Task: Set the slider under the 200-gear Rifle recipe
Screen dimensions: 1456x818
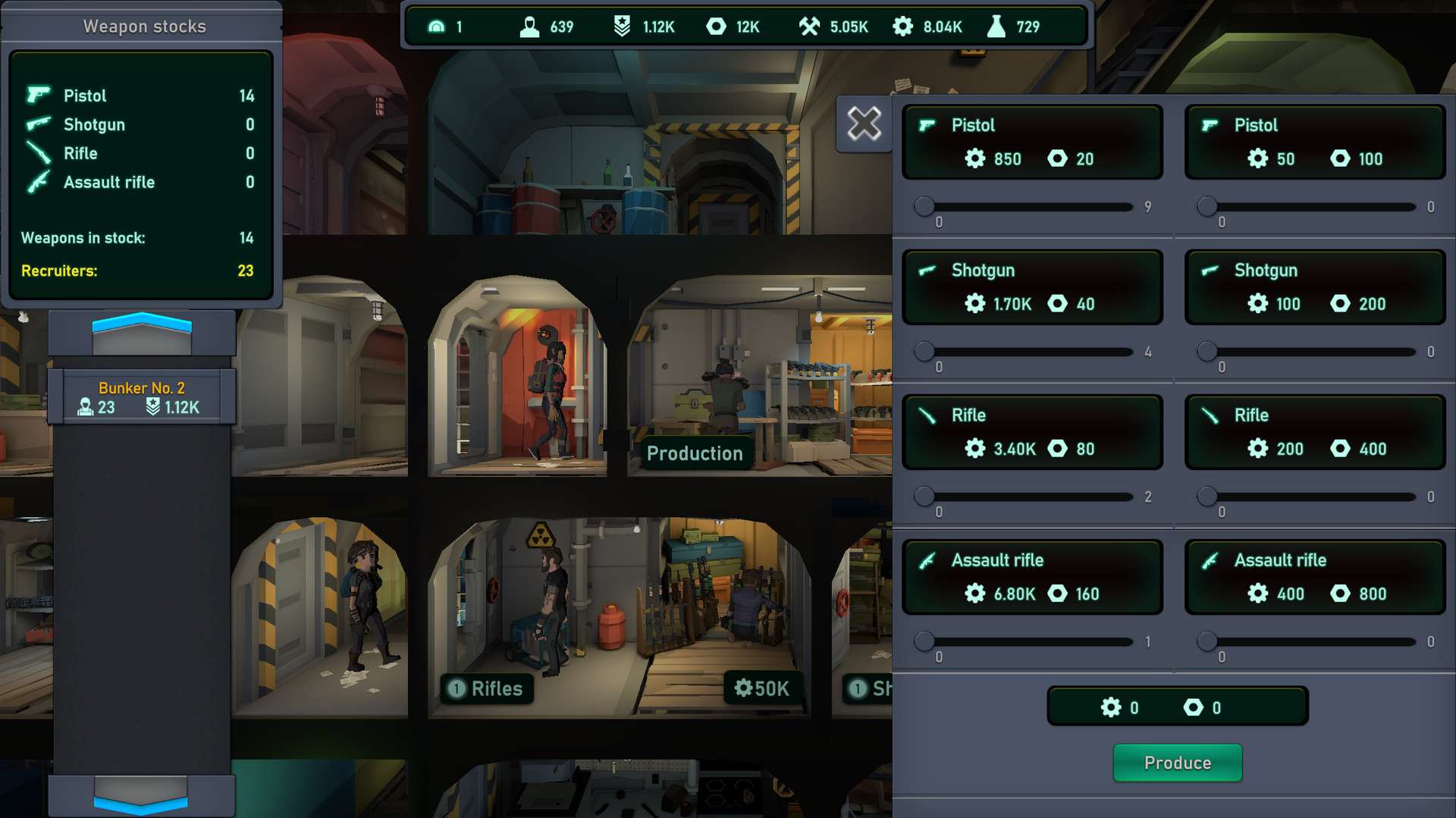Action: 1207,497
